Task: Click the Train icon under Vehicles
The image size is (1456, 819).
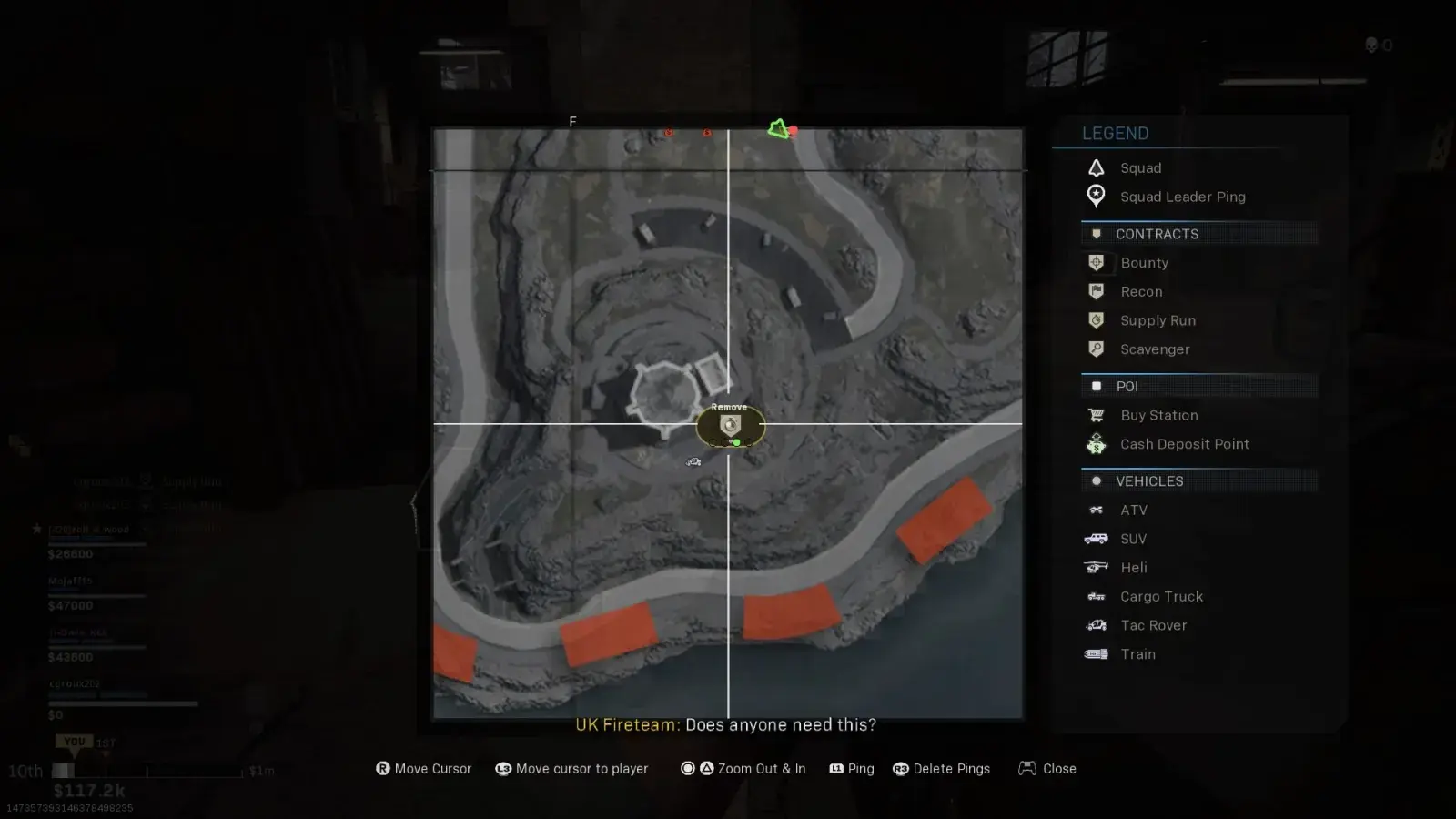Action: click(x=1097, y=654)
